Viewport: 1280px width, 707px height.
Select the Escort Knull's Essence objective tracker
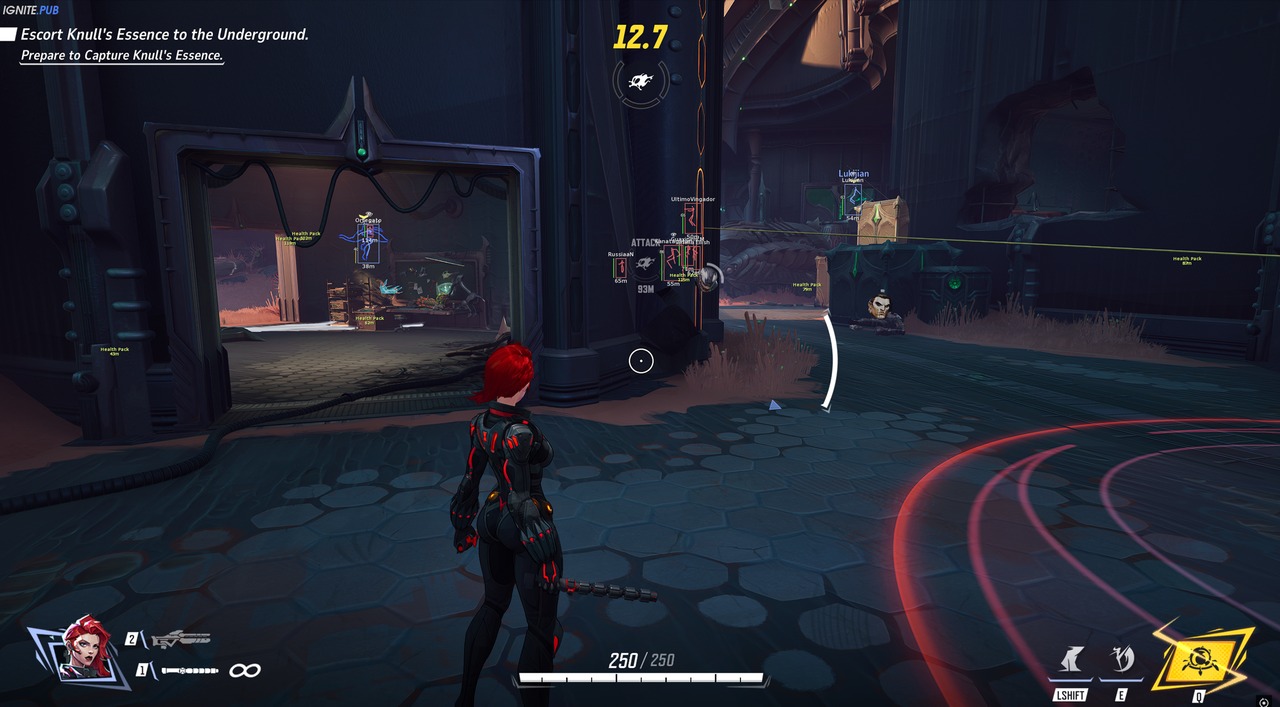(x=164, y=34)
